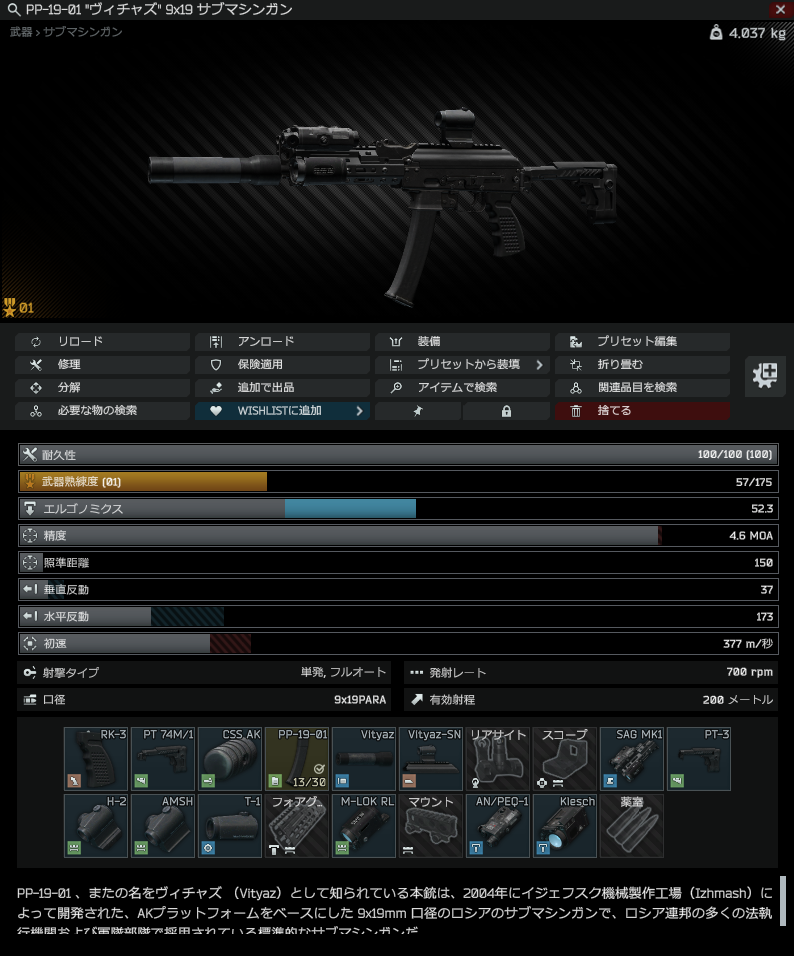This screenshot has height=956, width=794.
Task: Open プリセット編集 preset editor
Action: click(642, 341)
